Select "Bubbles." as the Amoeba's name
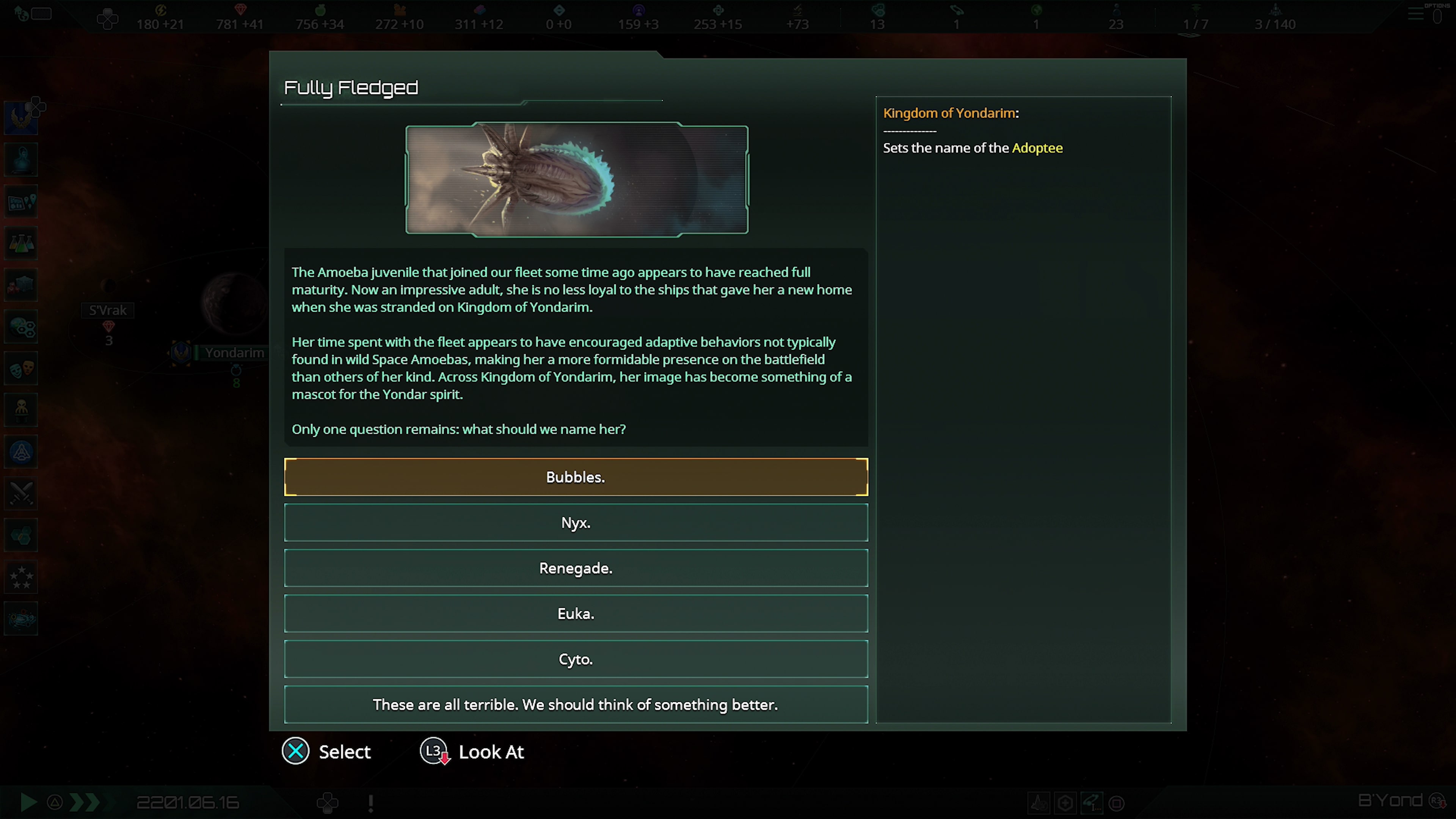This screenshot has height=819, width=1456. tap(576, 477)
